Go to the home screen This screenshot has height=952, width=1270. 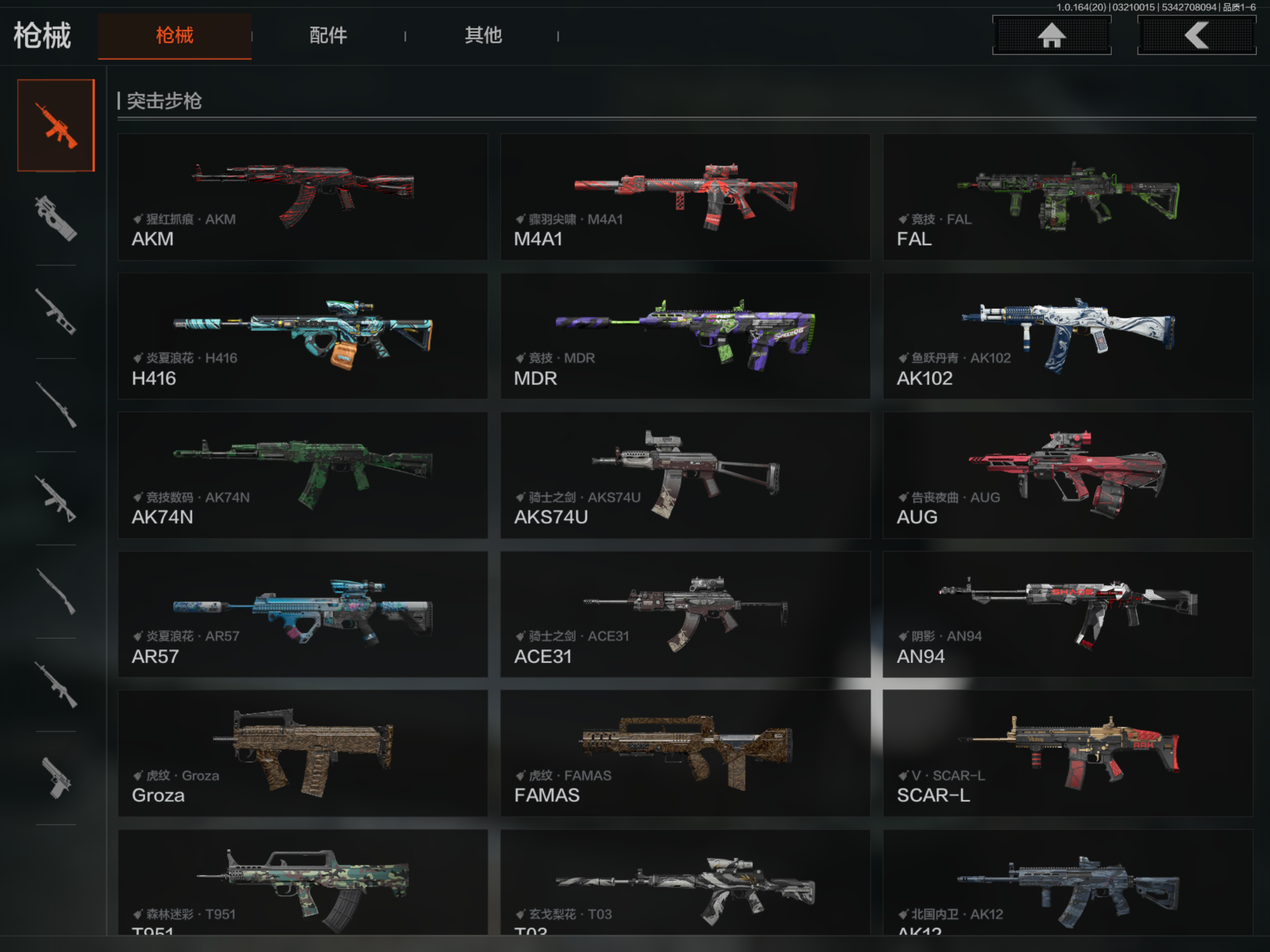pos(1051,35)
